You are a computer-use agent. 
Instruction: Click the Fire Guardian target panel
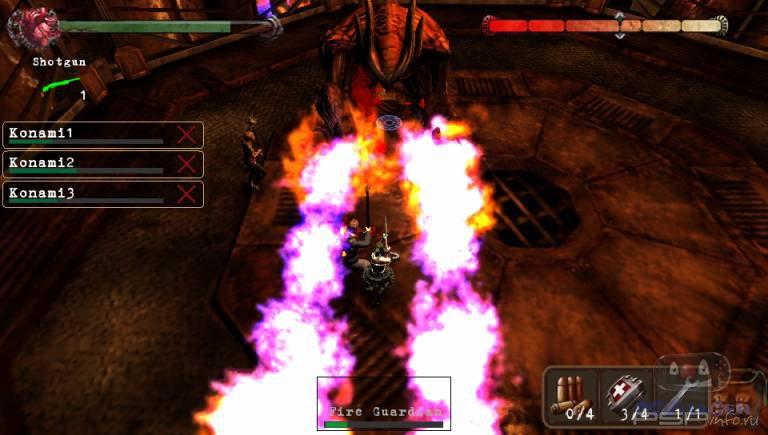pyautogui.click(x=384, y=403)
